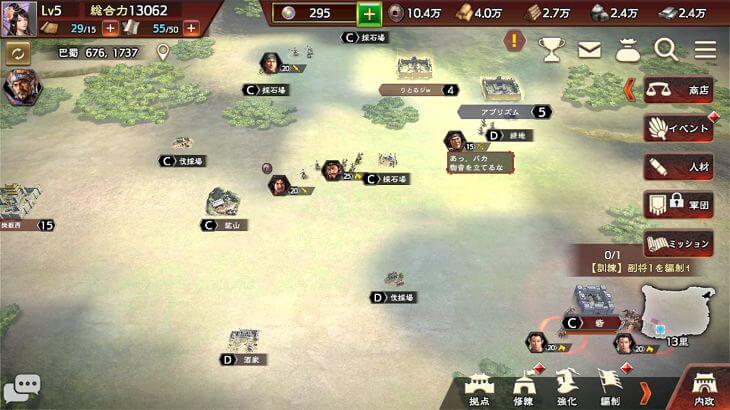Image resolution: width=730 pixels, height=410 pixels.
Task: Open the 修練 training menu
Action: (523, 389)
